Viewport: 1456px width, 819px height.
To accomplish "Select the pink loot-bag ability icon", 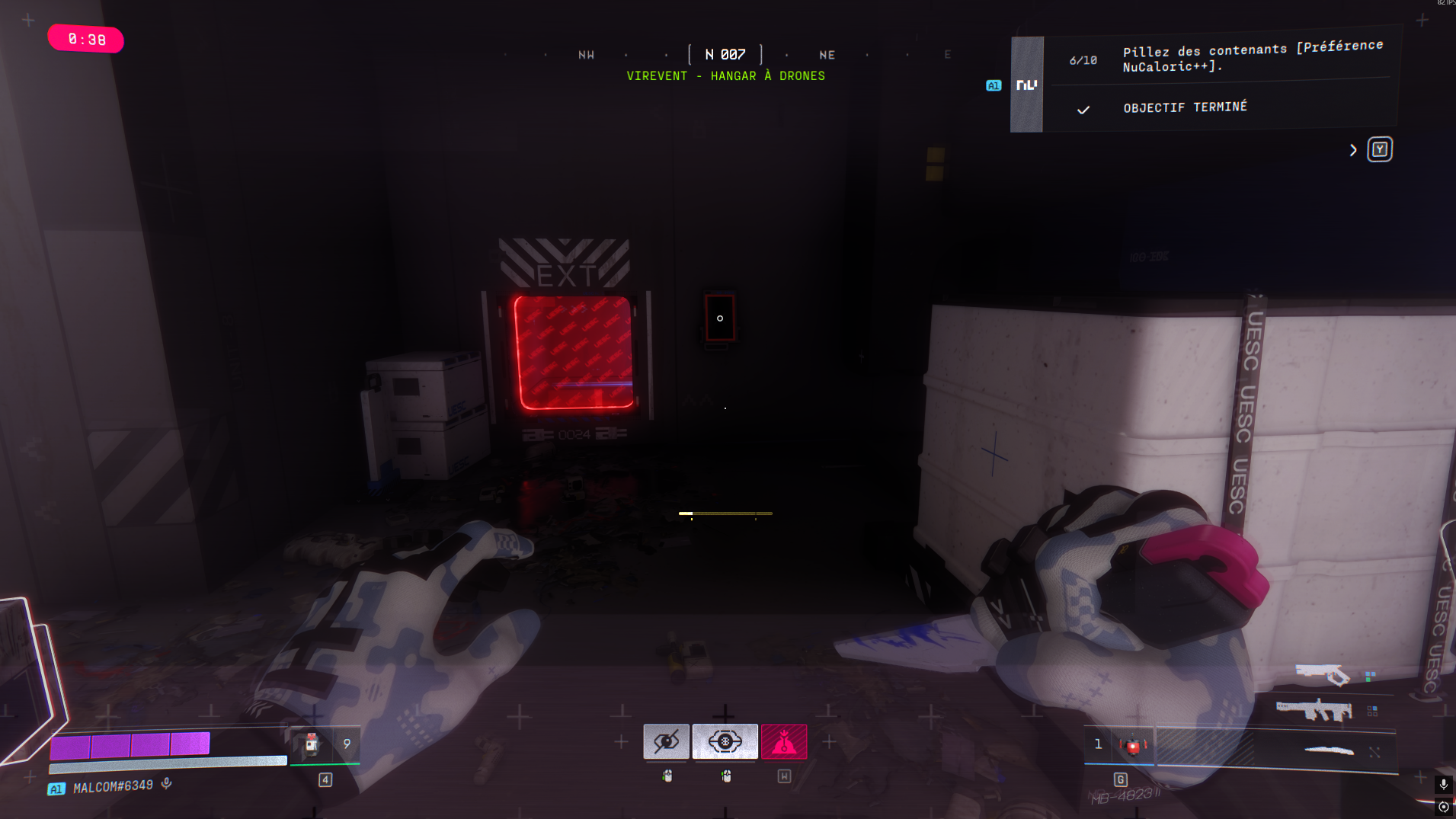I will (x=783, y=741).
